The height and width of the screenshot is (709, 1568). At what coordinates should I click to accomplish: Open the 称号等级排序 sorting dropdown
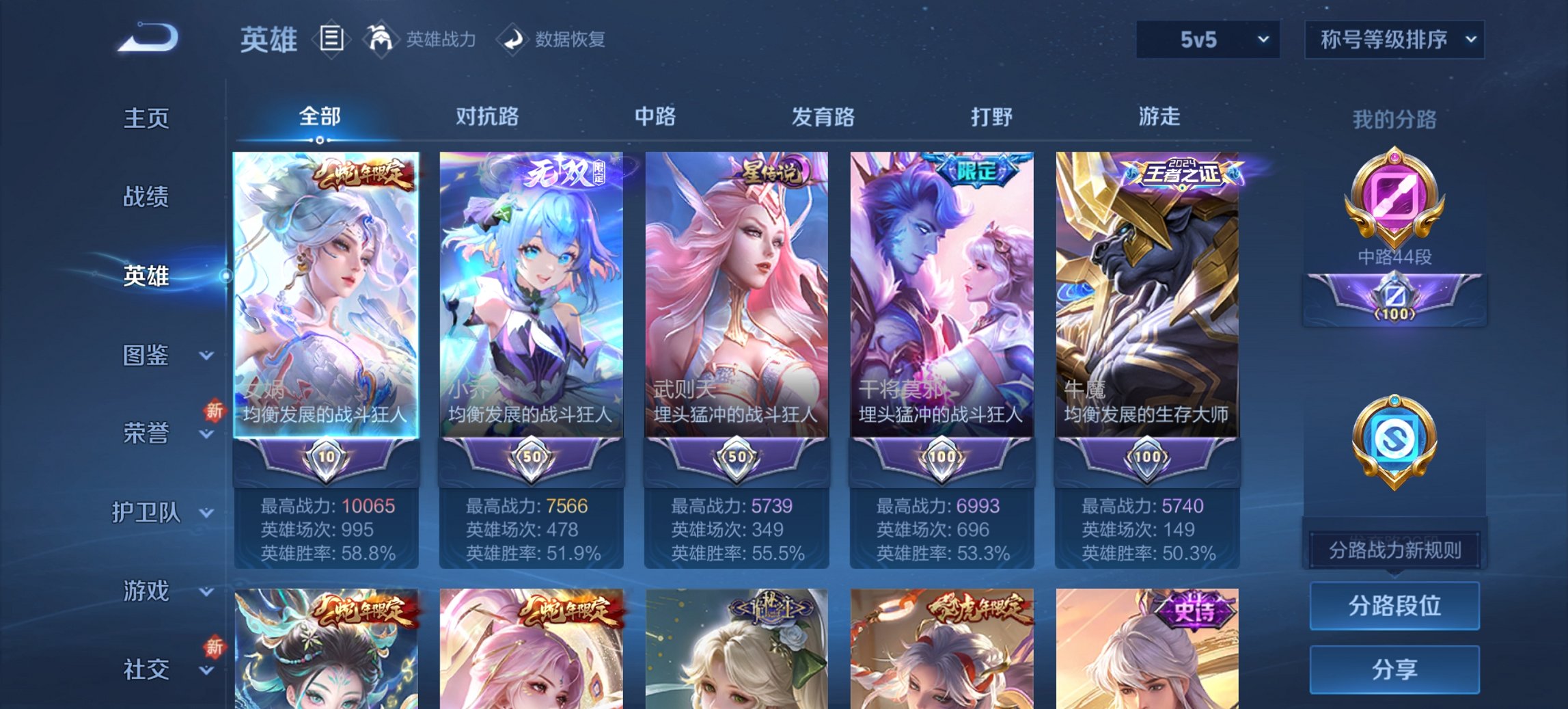pyautogui.click(x=1393, y=40)
